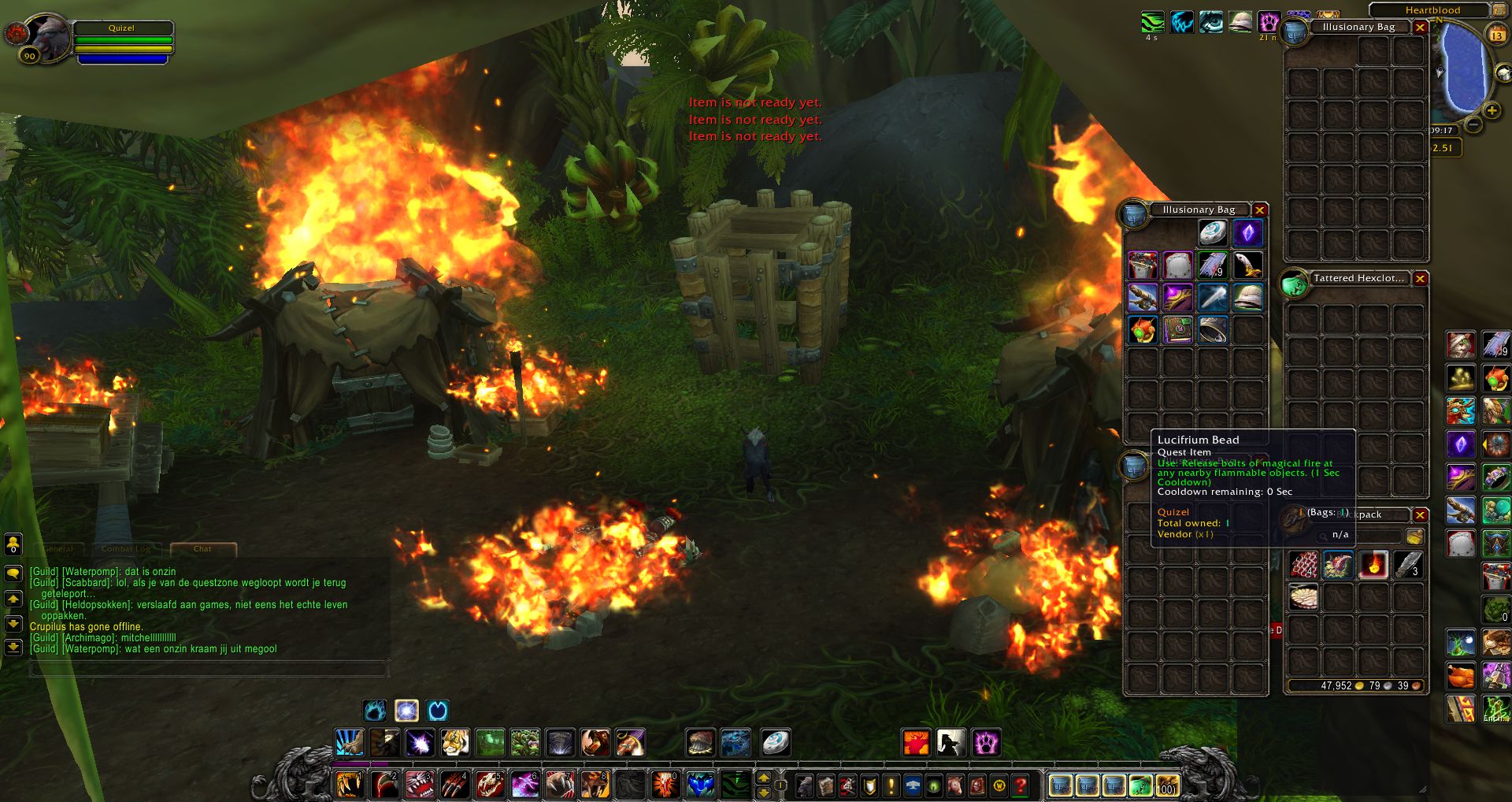Page the action bar up

[763, 778]
